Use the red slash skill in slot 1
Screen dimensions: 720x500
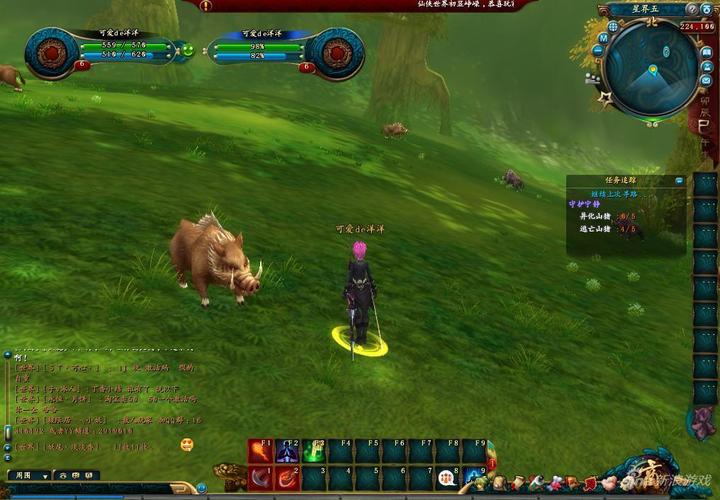(x=260, y=478)
